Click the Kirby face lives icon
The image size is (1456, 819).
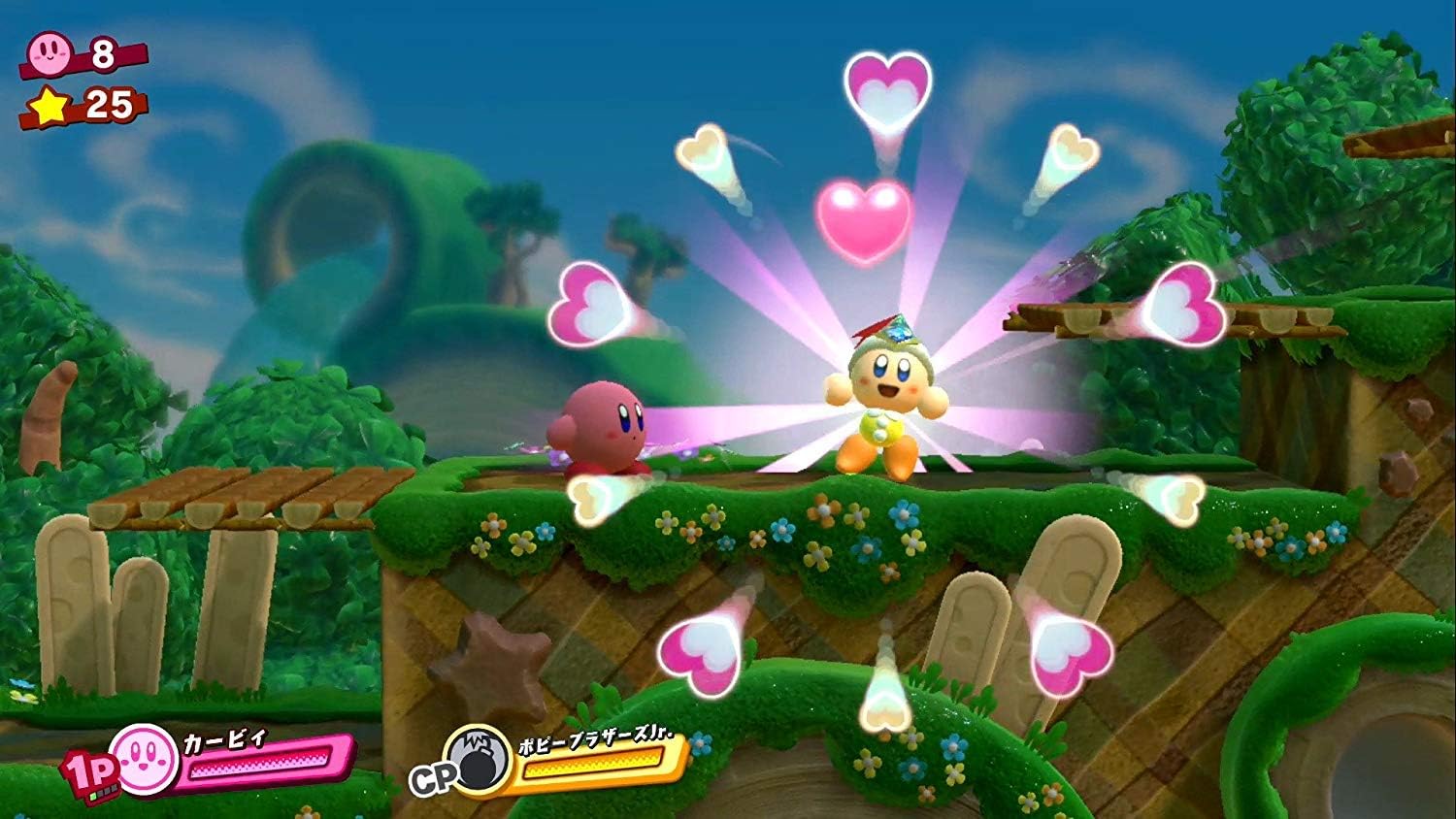tap(50, 51)
